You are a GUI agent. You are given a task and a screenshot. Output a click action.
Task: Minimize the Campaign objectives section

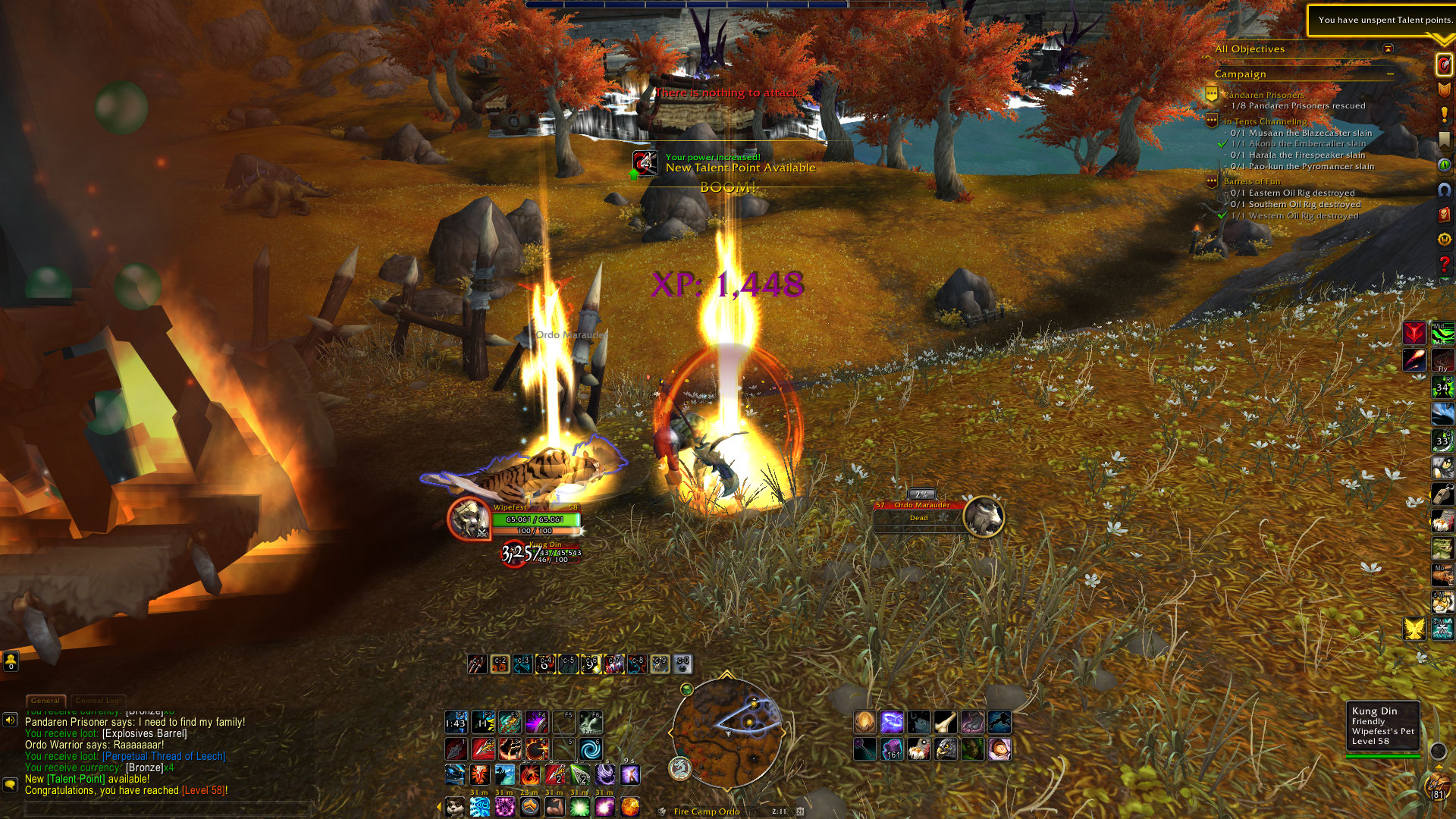[x=1390, y=74]
